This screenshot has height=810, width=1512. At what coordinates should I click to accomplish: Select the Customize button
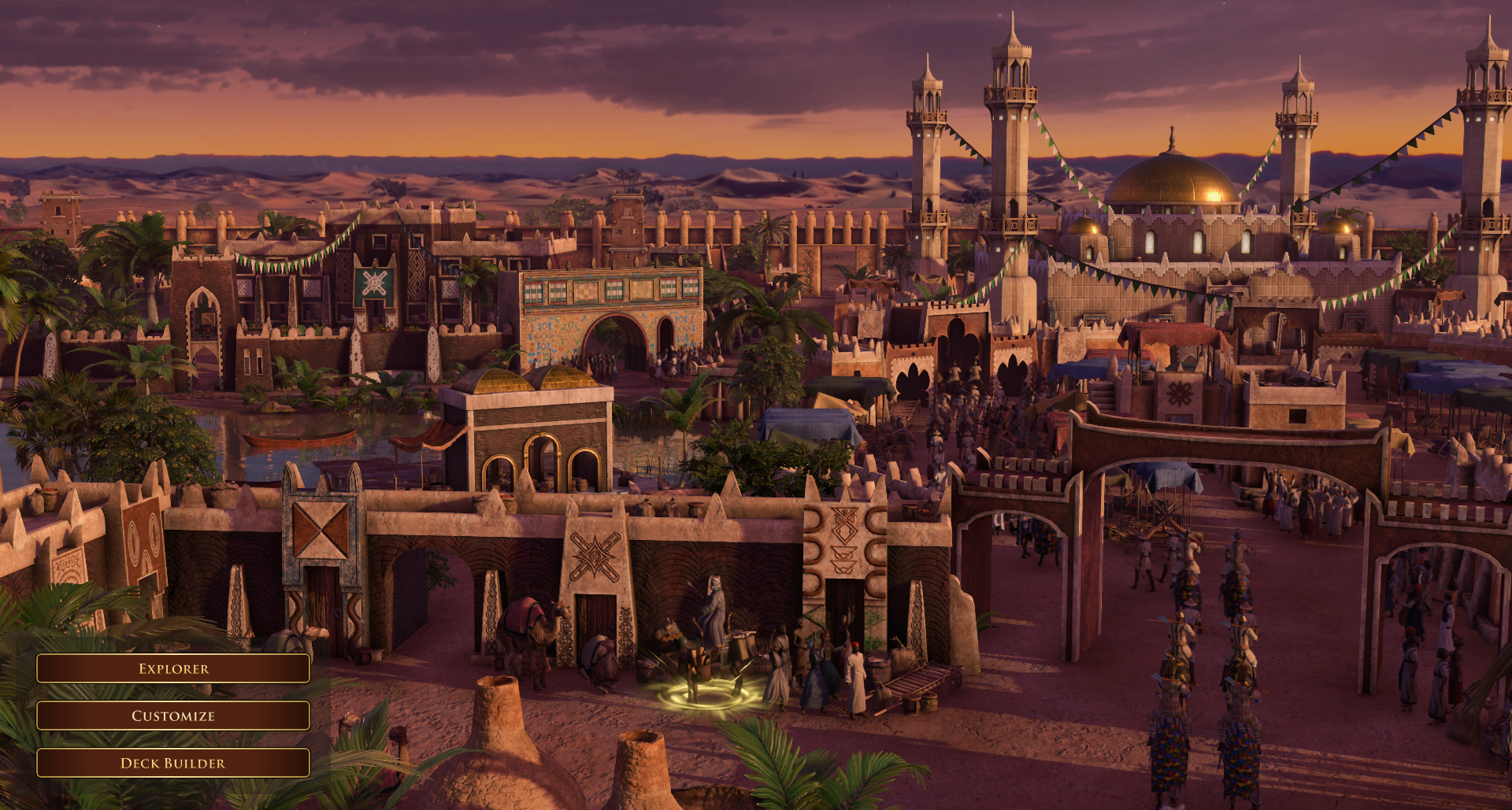click(x=173, y=716)
